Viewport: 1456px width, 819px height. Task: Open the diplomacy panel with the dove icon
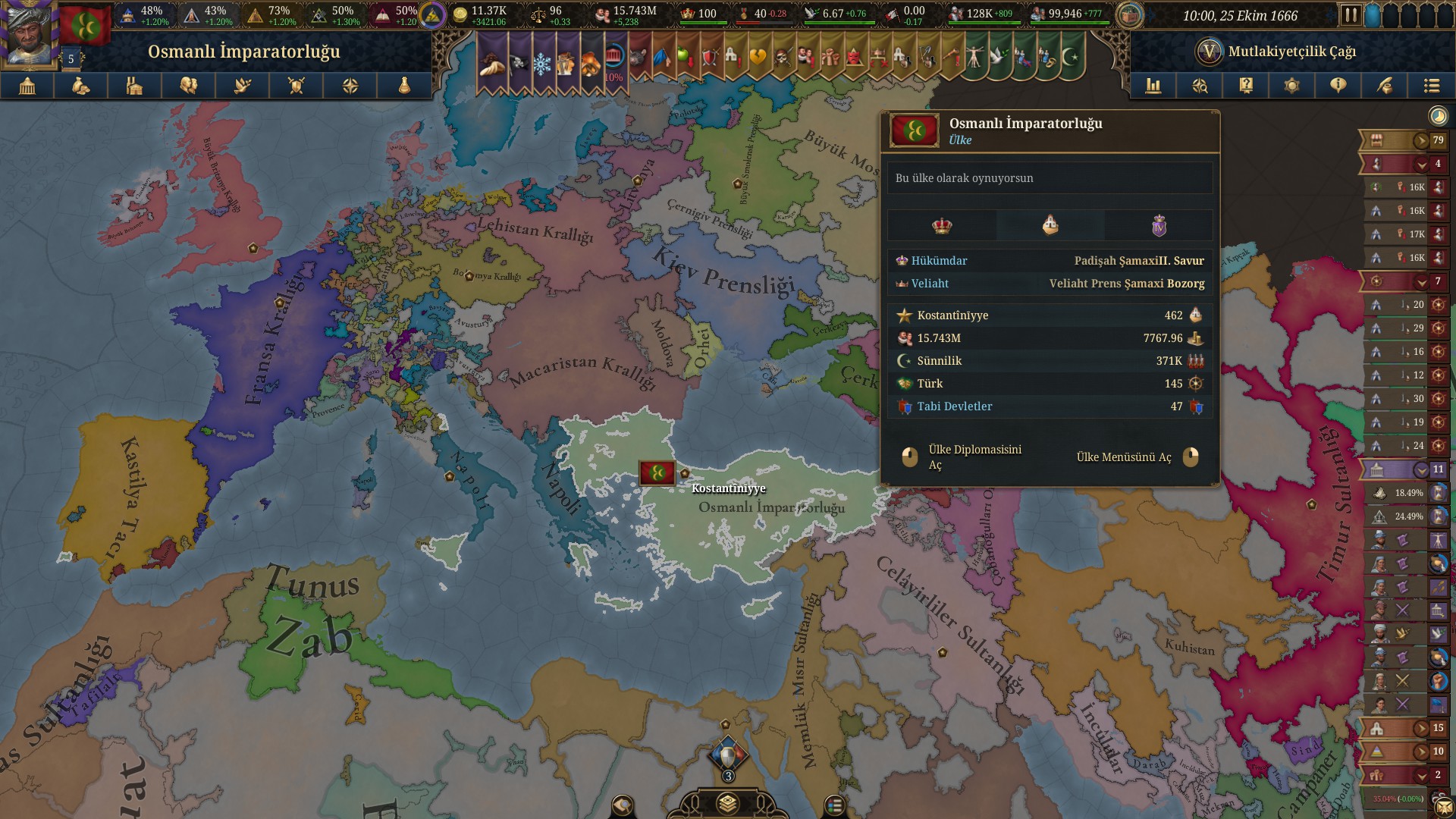pos(243,86)
